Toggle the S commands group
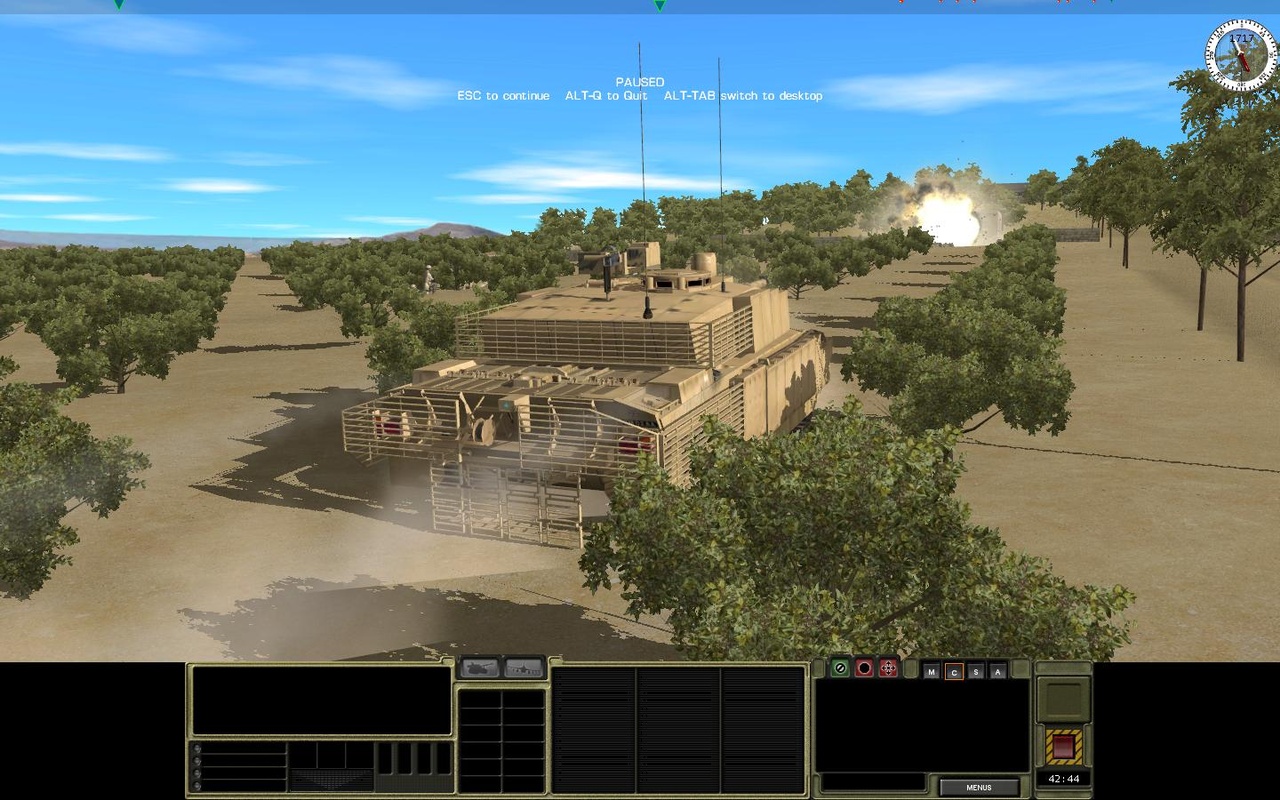This screenshot has width=1280, height=800. click(976, 671)
